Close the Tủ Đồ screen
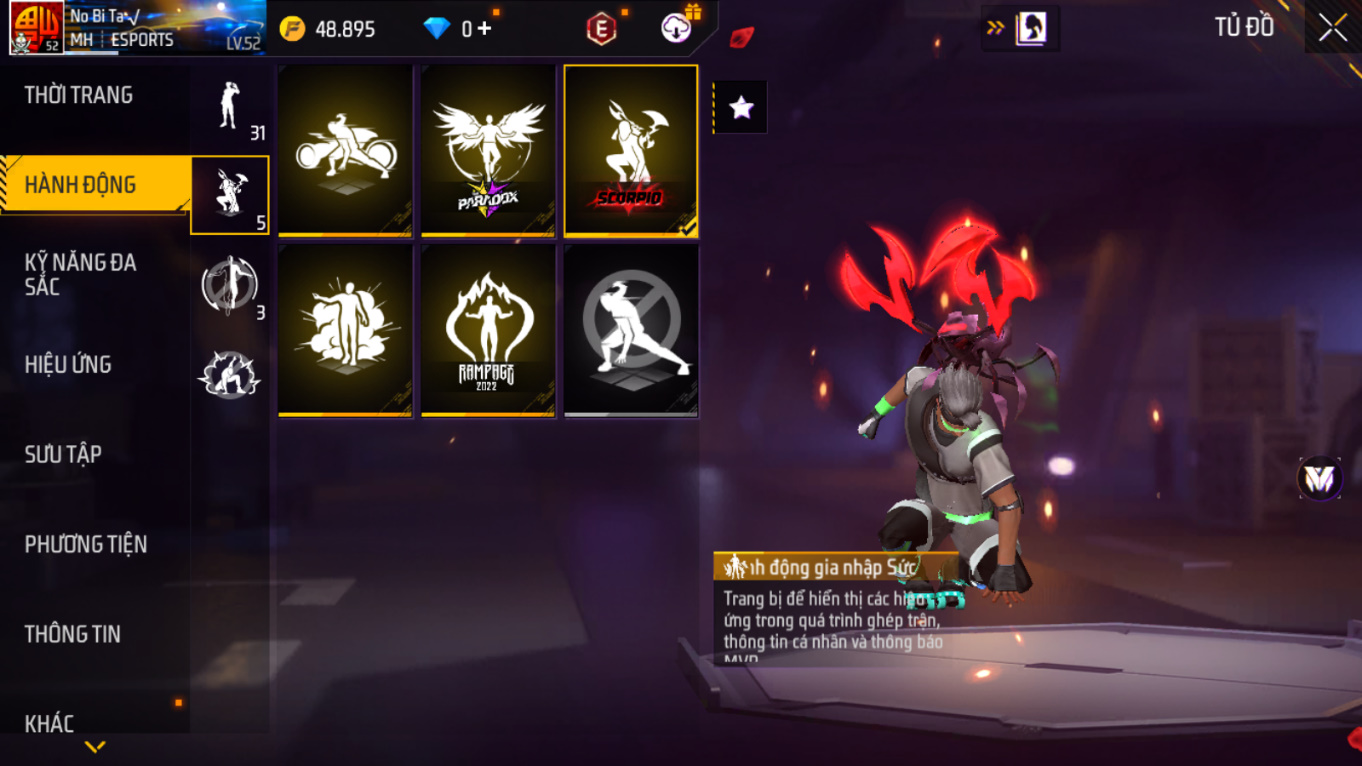The image size is (1362, 766). [1332, 28]
